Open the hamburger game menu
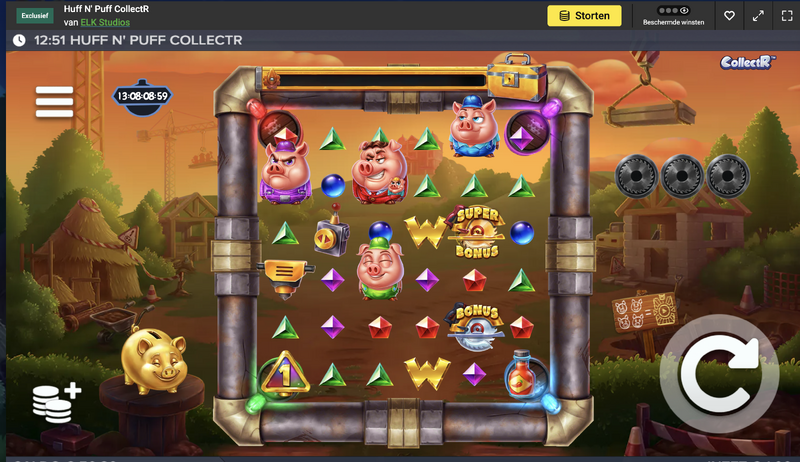This screenshot has width=800, height=462. pos(54,101)
